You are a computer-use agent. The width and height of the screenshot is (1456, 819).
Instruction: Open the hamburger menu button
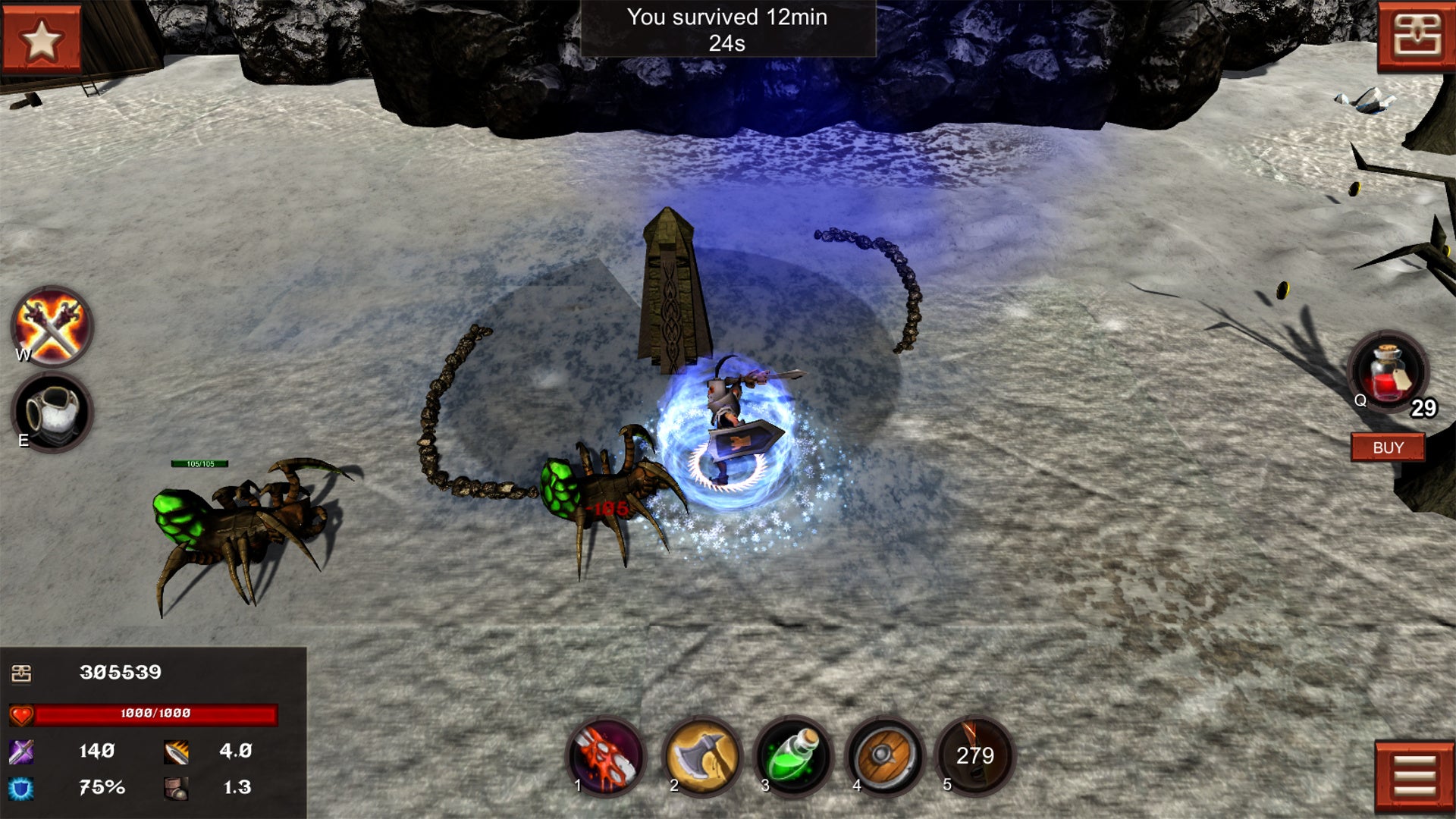[1414, 777]
